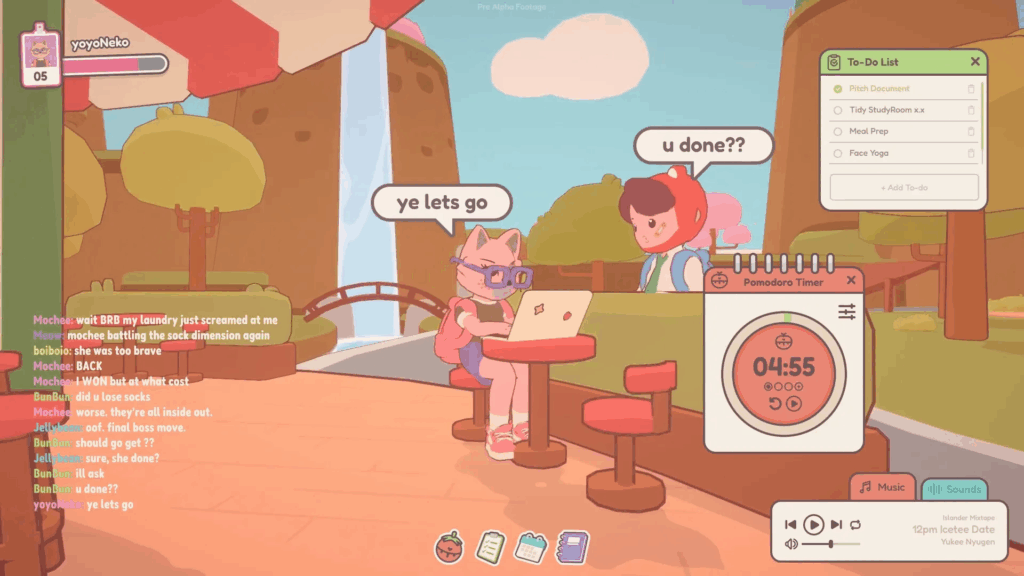Check off the Meal Prep task
1024x576 pixels.
tap(838, 131)
